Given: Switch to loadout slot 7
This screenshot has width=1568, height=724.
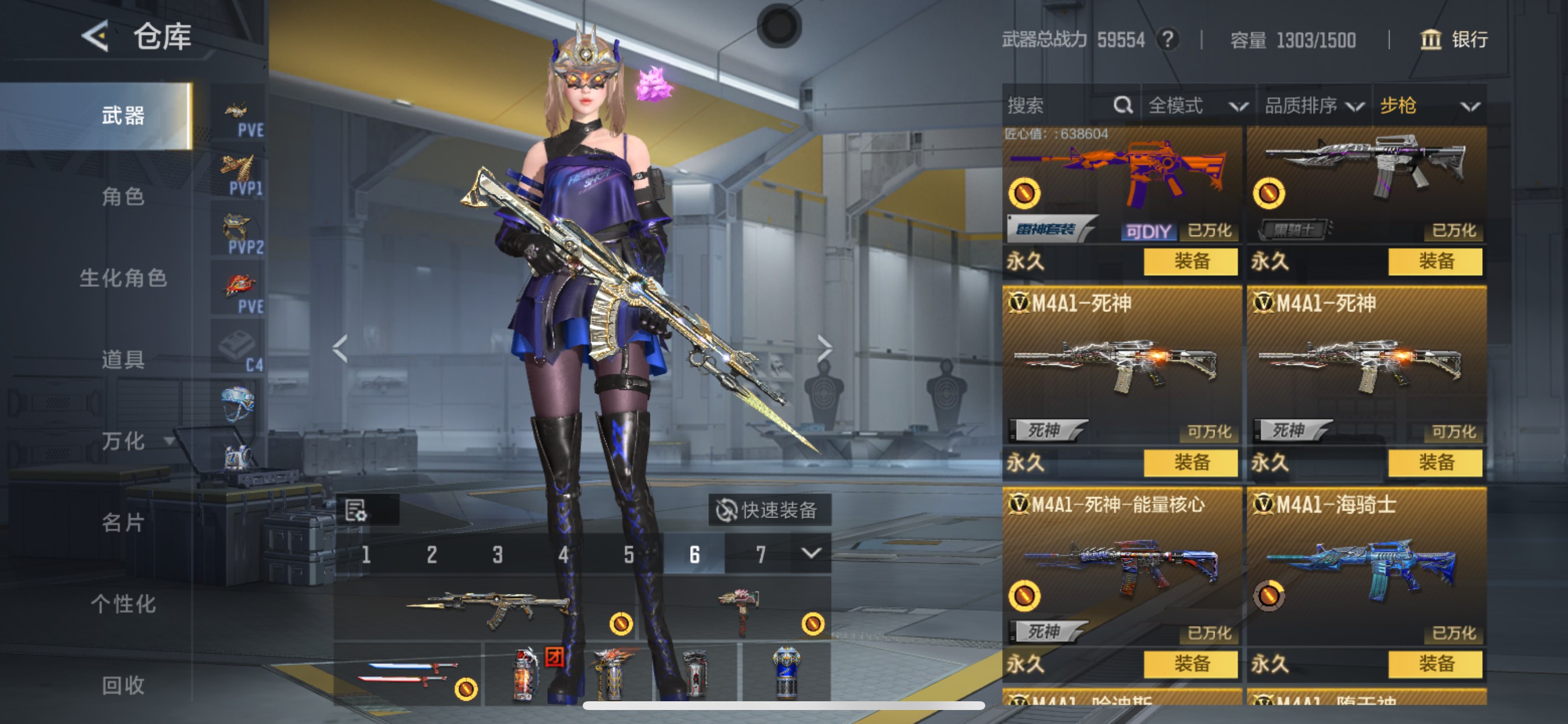Looking at the screenshot, I should [x=760, y=554].
